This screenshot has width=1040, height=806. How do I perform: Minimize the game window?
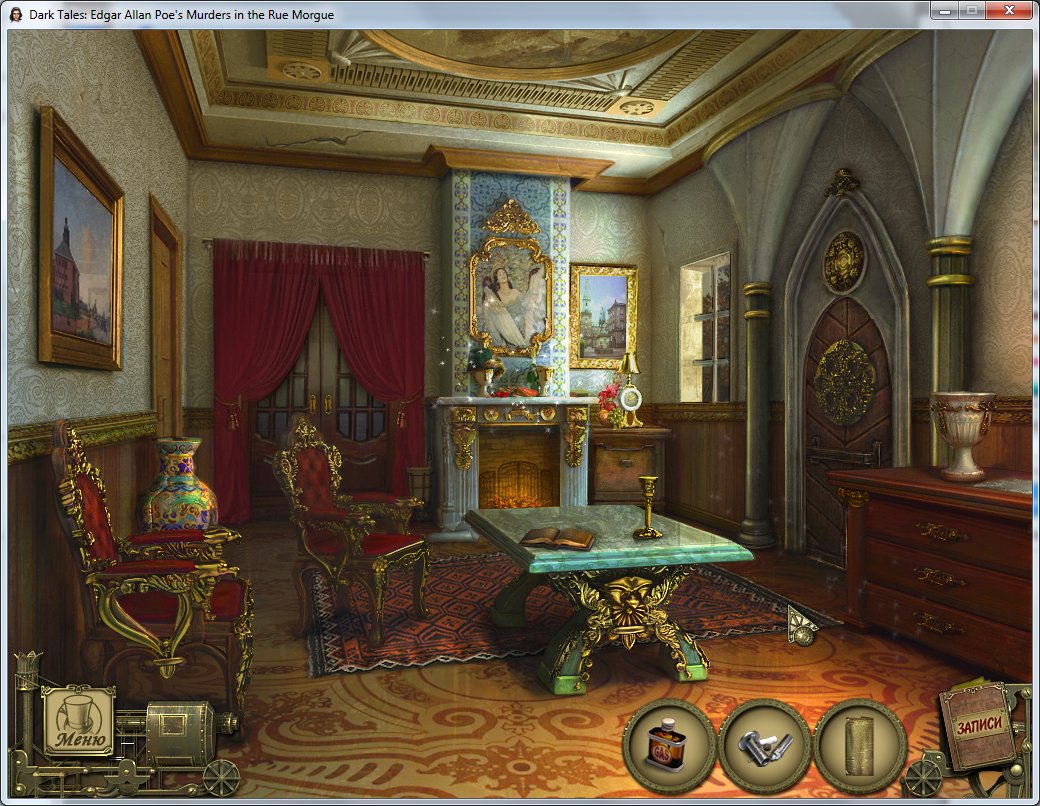(x=945, y=10)
